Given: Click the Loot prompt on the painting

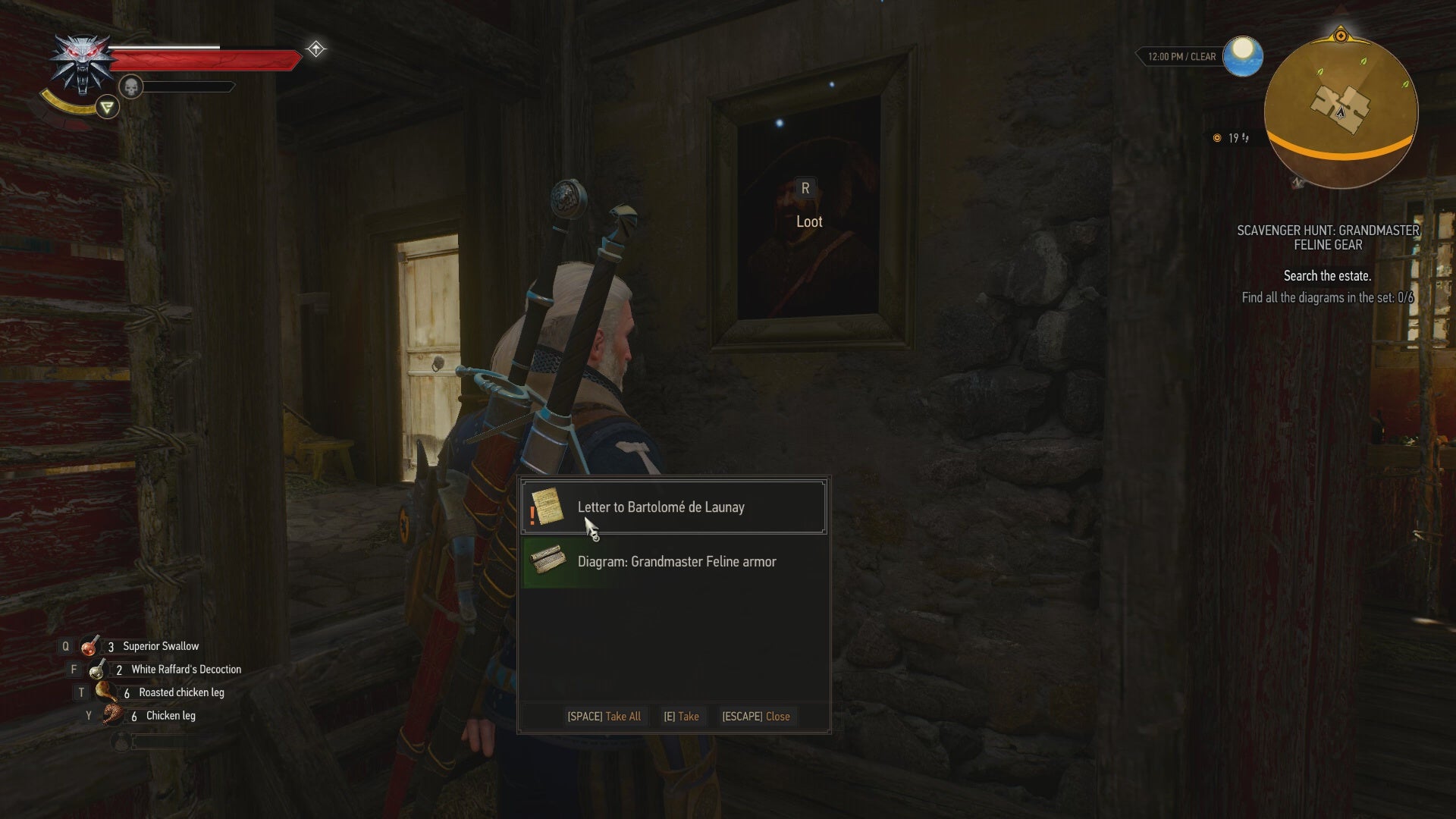Looking at the screenshot, I should pos(809,221).
